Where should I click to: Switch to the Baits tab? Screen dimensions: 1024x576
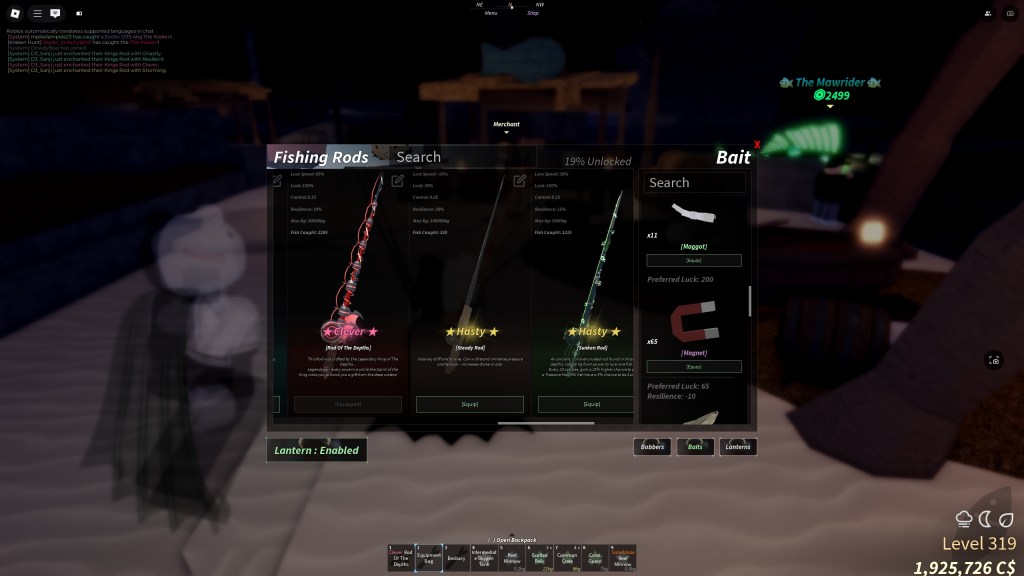tap(695, 447)
